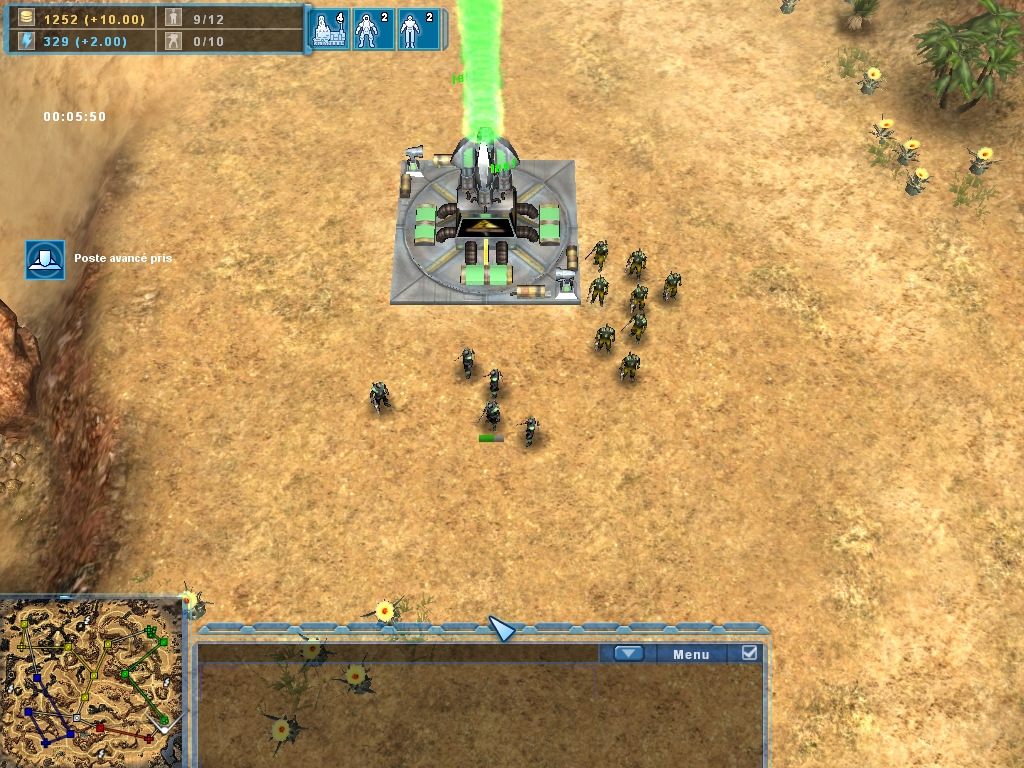Select the bulky armored trooper group icon

click(372, 30)
